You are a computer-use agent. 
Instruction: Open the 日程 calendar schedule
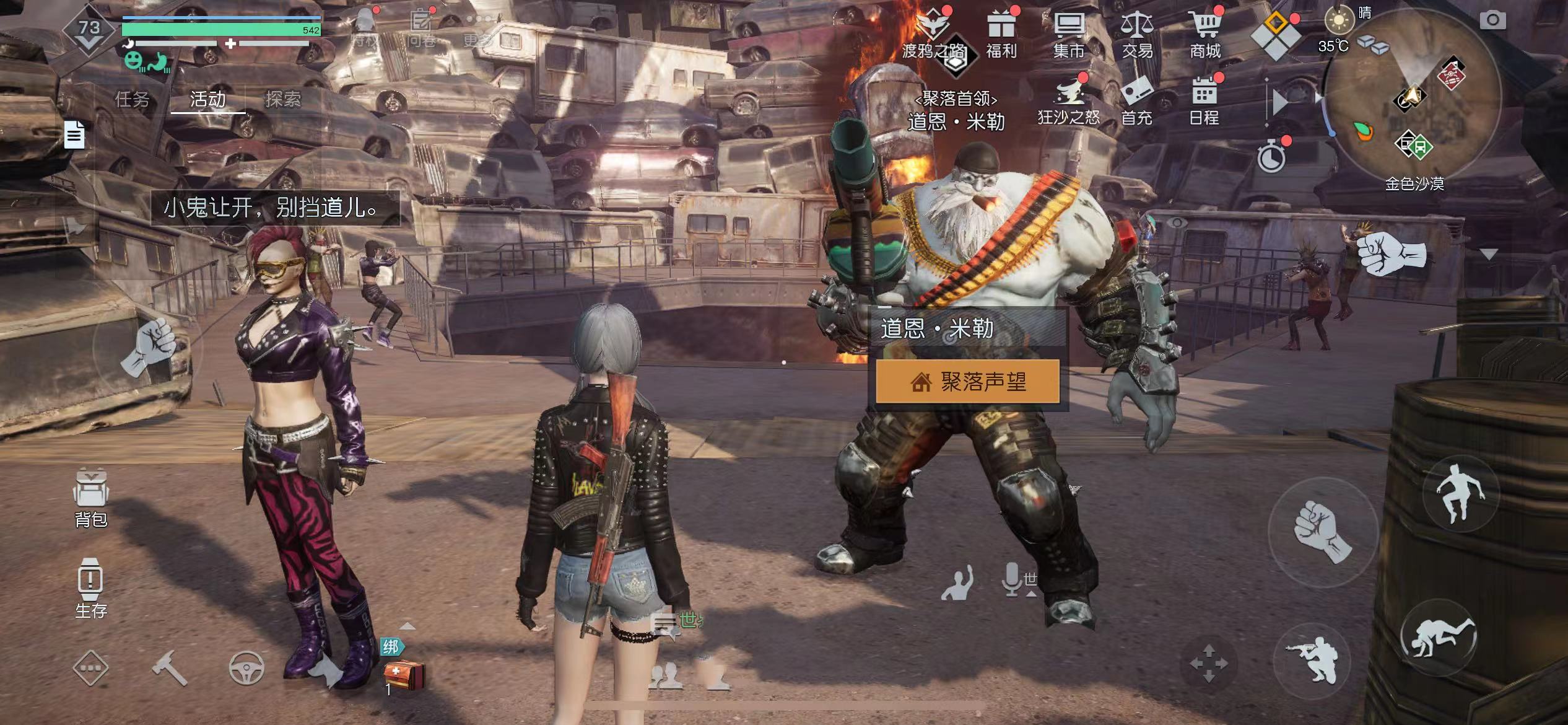1204,101
